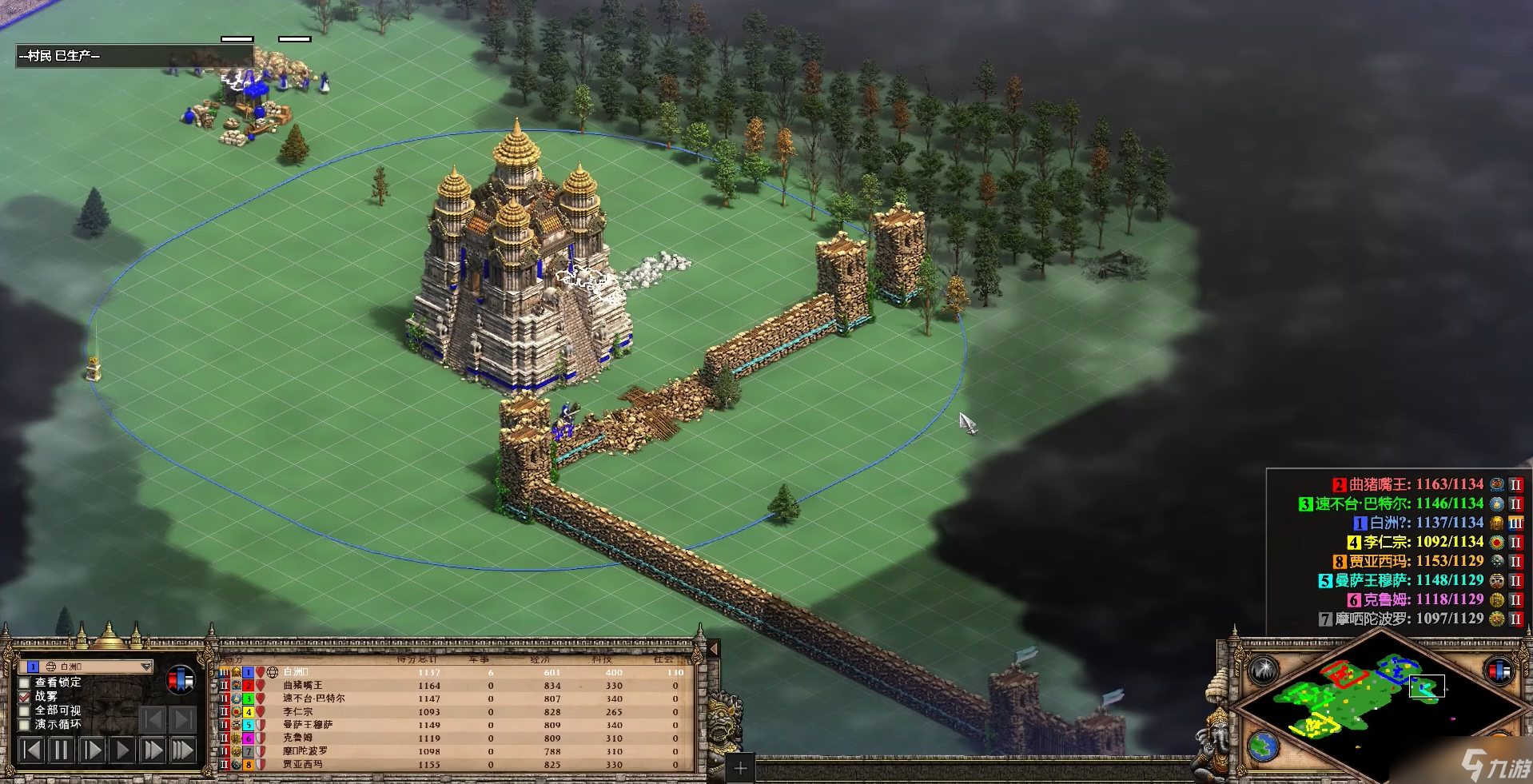Pause the replay playback

[x=61, y=750]
